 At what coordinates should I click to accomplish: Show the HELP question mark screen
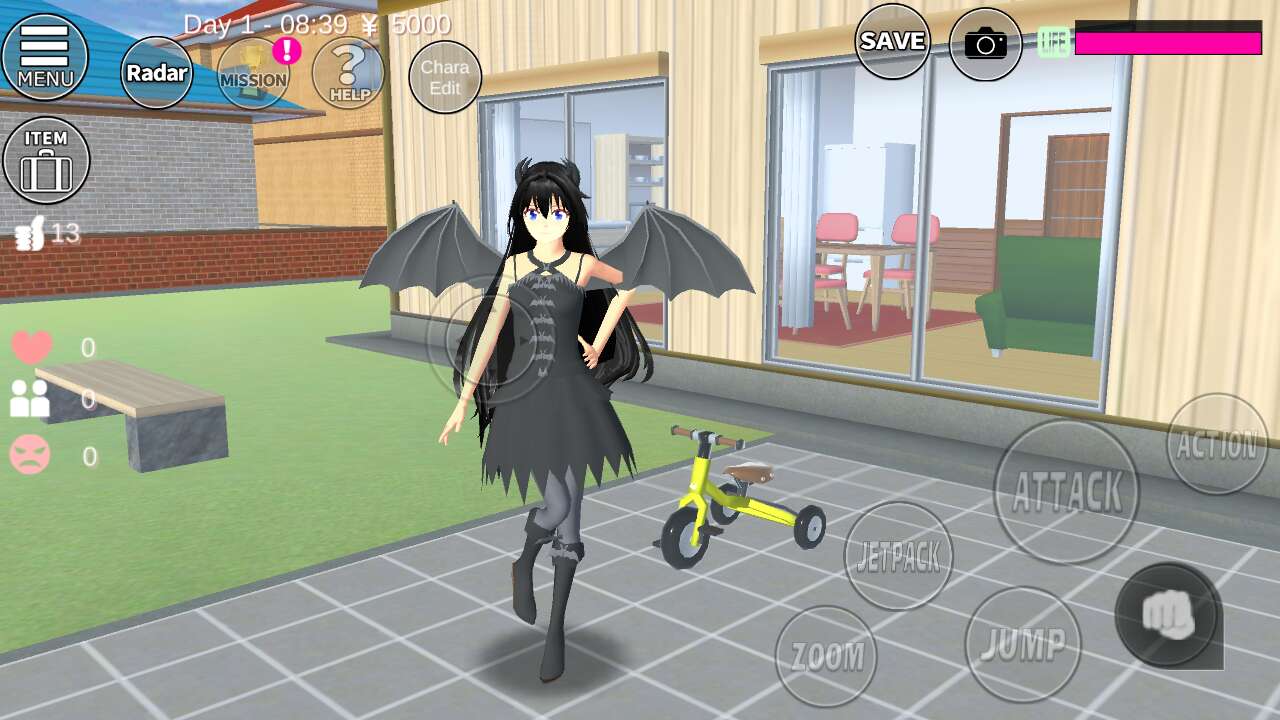(348, 73)
